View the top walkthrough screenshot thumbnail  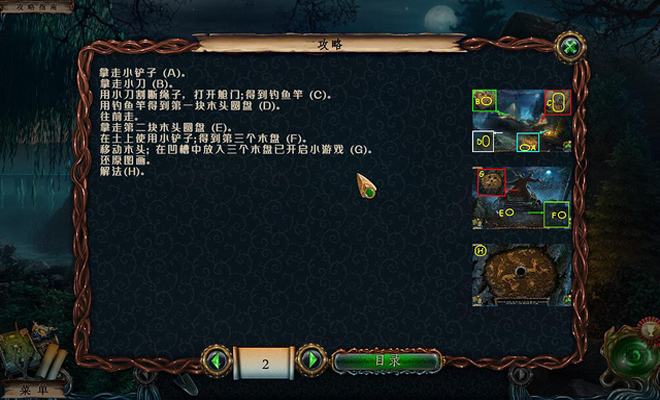click(x=521, y=121)
